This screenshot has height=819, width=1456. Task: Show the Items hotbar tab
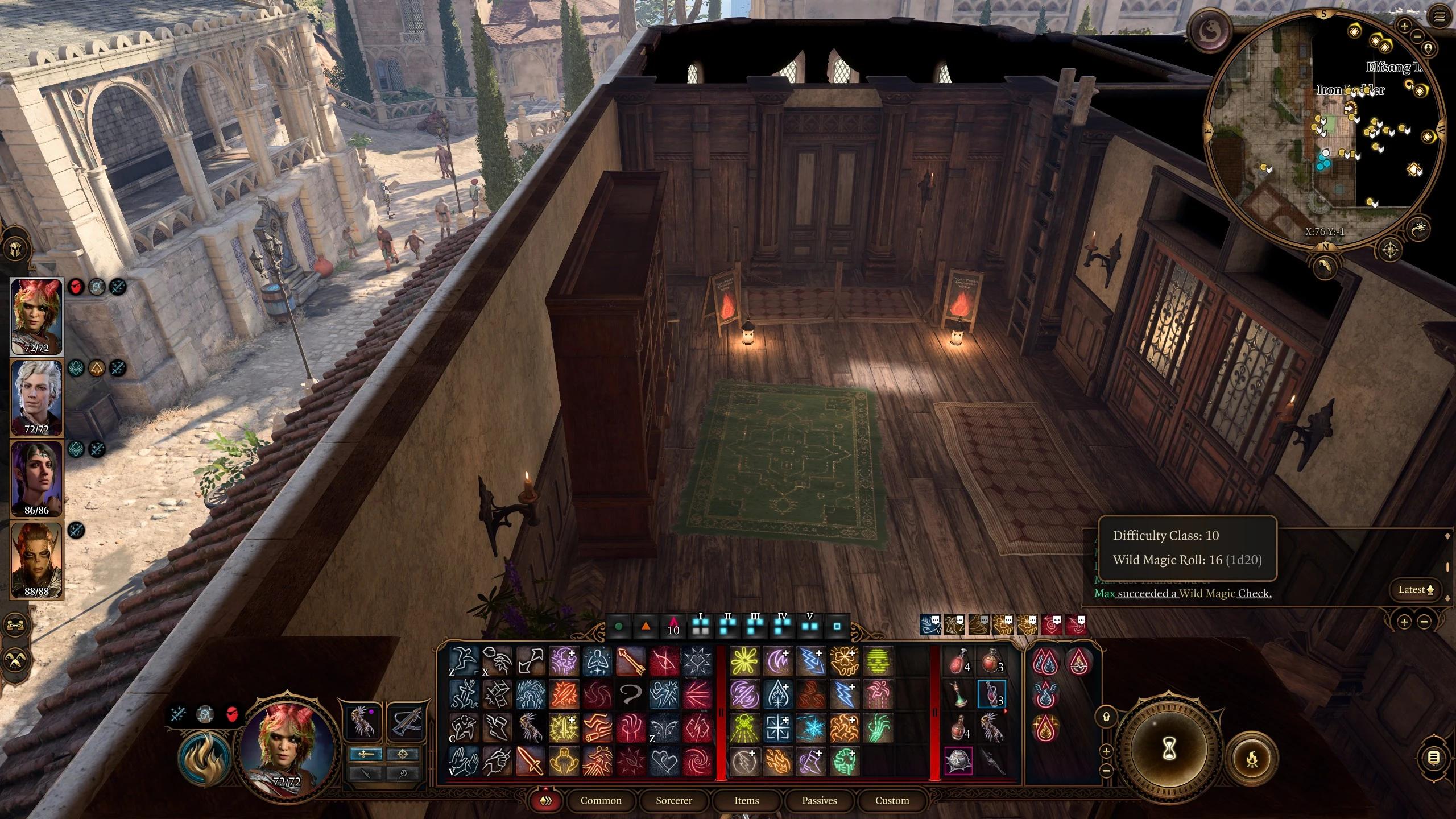(746, 800)
